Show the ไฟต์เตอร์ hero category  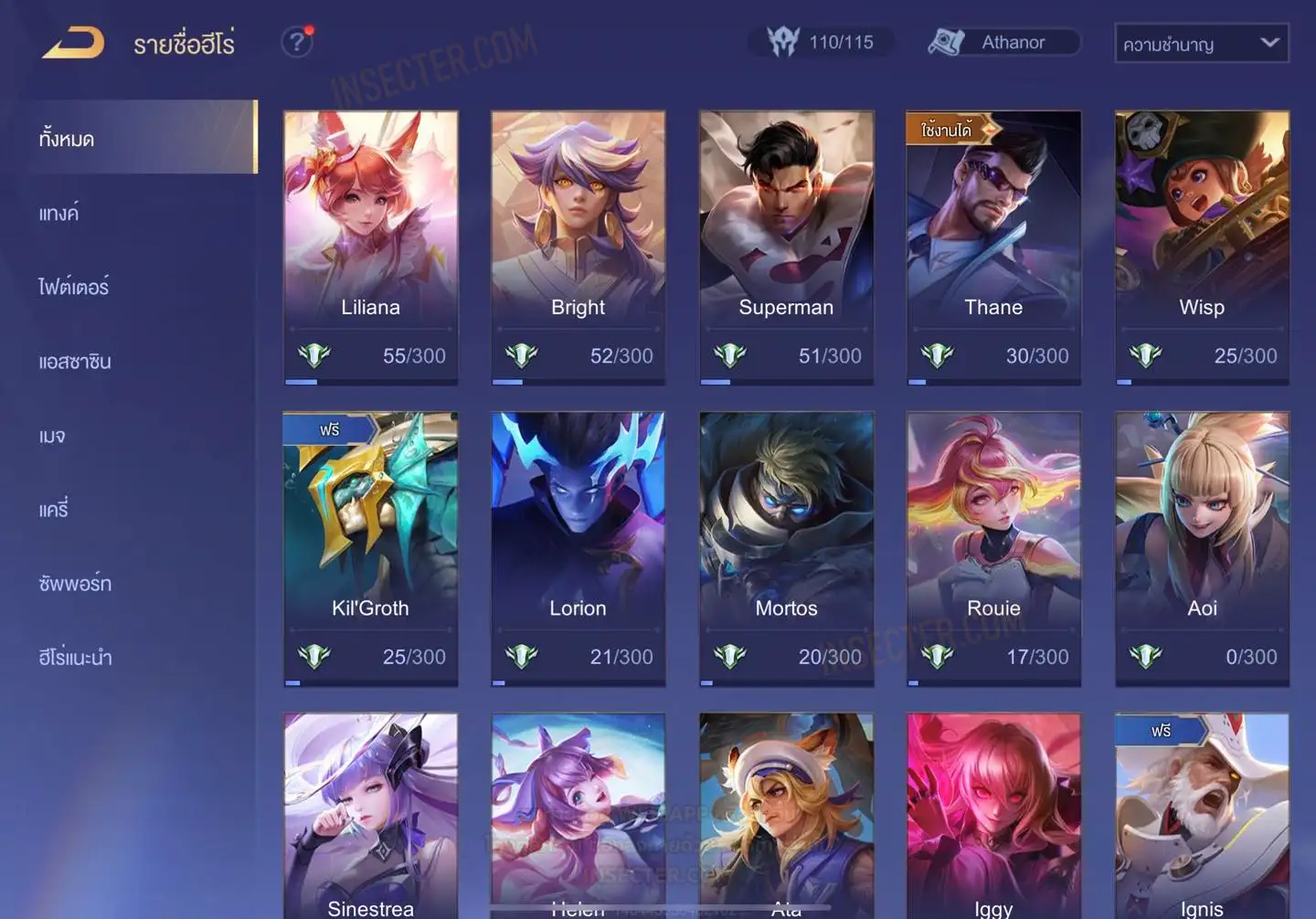[x=74, y=287]
